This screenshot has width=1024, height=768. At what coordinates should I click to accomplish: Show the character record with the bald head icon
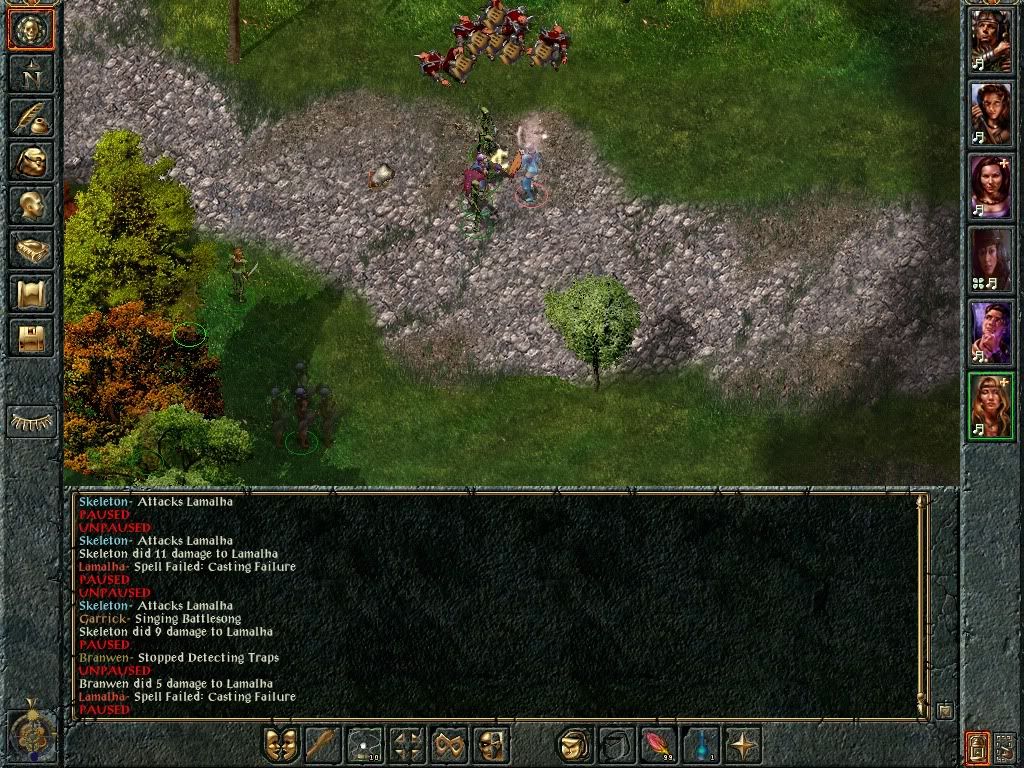31,205
